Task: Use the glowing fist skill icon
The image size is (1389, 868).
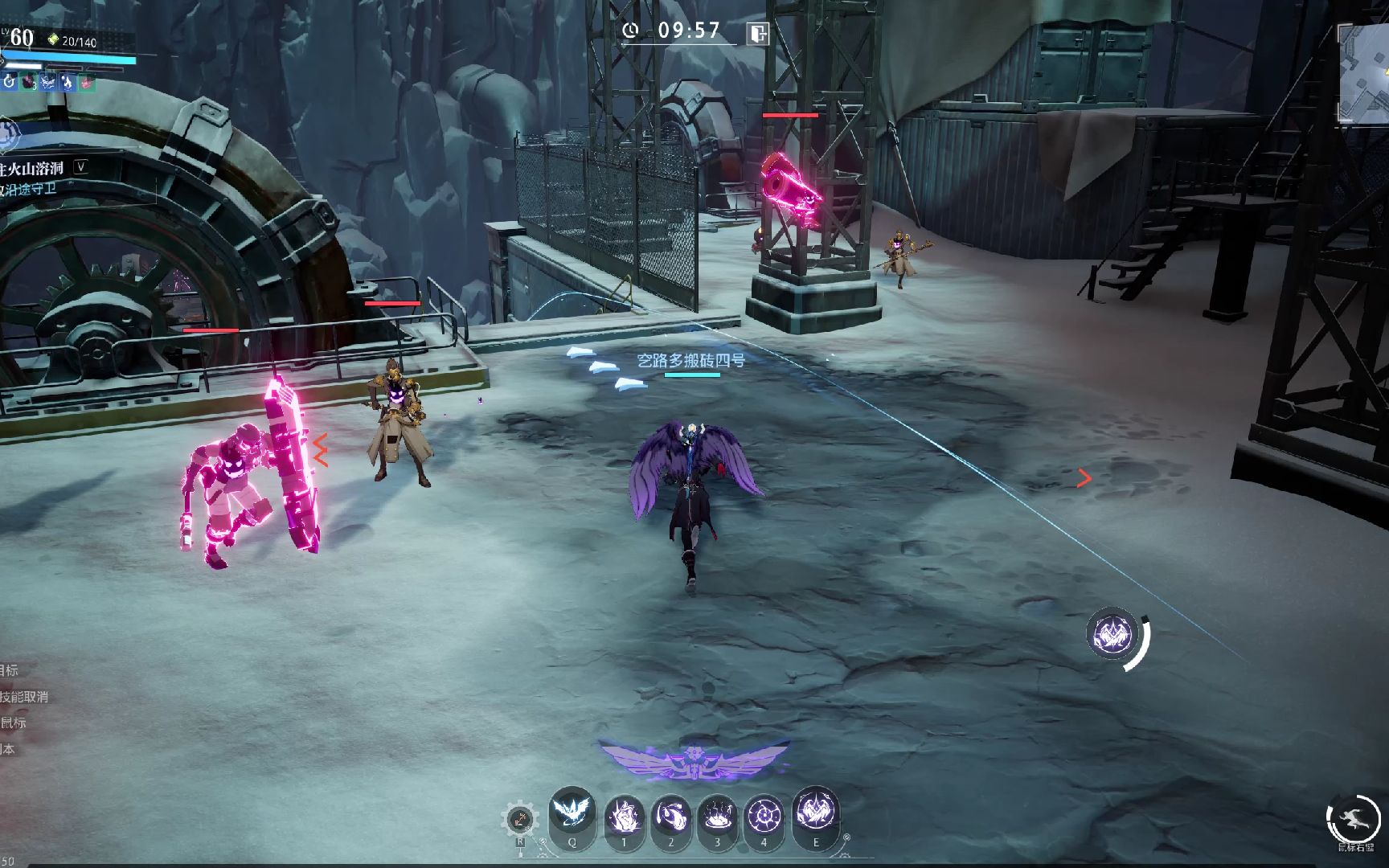Action: pos(624,817)
